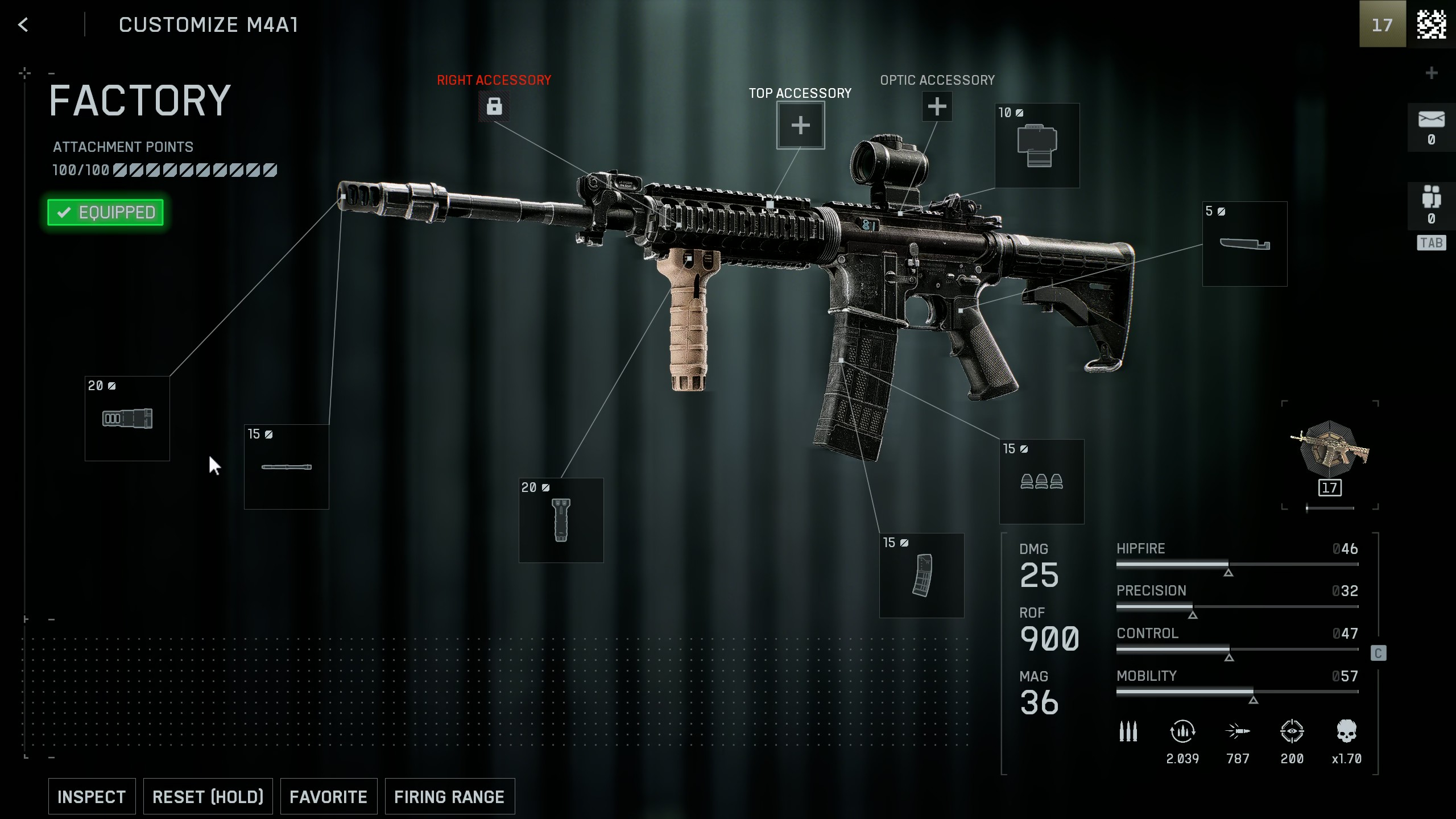Open the barrel attachment slot
Screen dimensions: 1456x819
click(x=286, y=466)
